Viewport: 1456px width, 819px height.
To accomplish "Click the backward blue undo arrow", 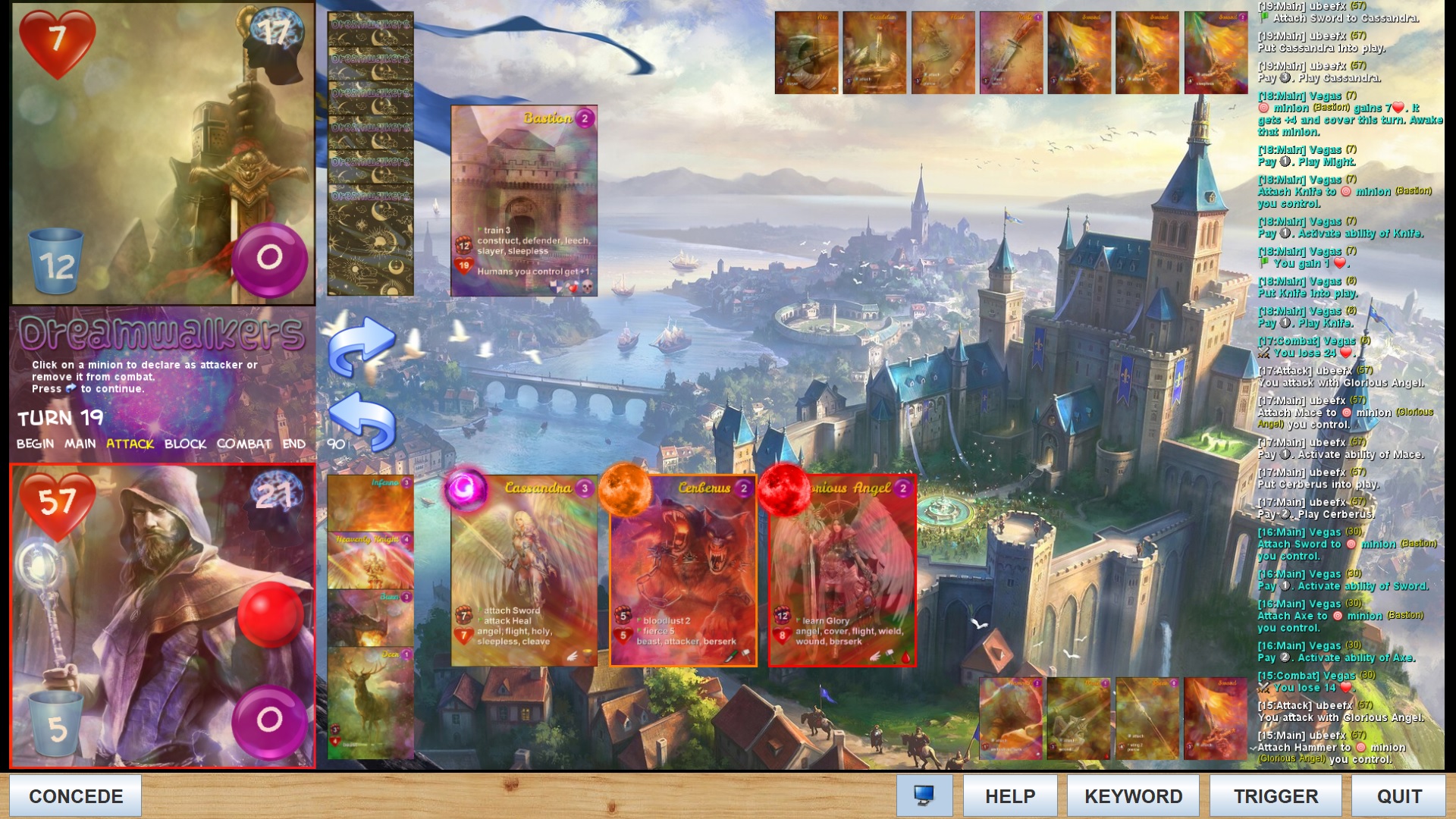I will coord(362,422).
